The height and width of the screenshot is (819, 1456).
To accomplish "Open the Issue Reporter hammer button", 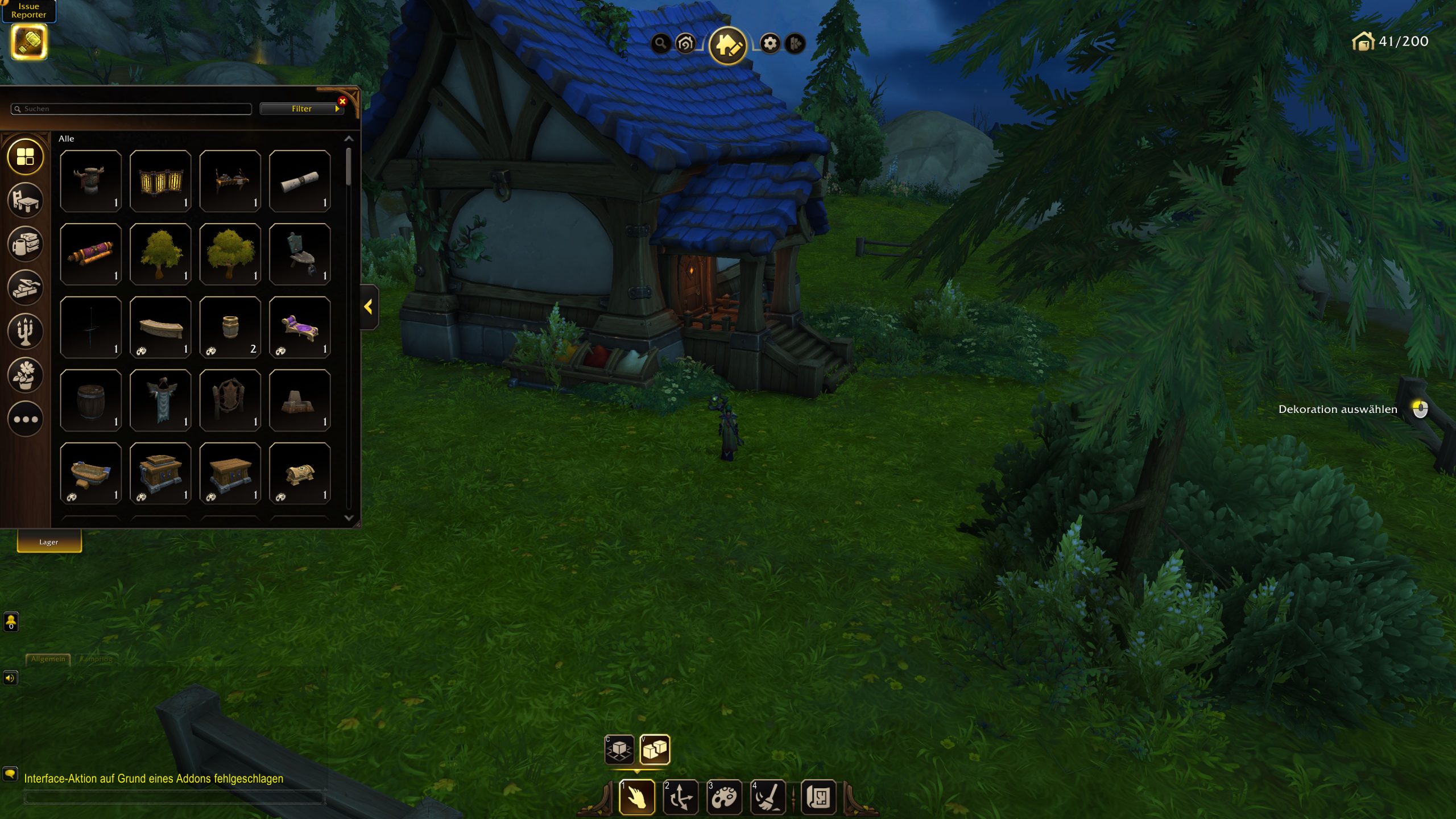I will (x=29, y=42).
